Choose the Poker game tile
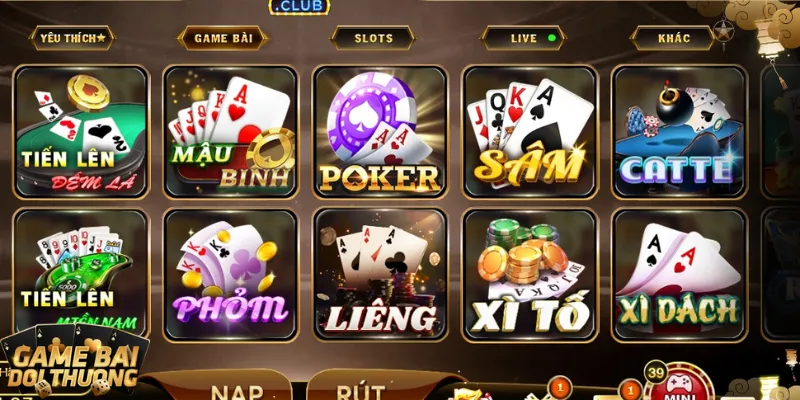Image resolution: width=800 pixels, height=400 pixels. pos(379,131)
